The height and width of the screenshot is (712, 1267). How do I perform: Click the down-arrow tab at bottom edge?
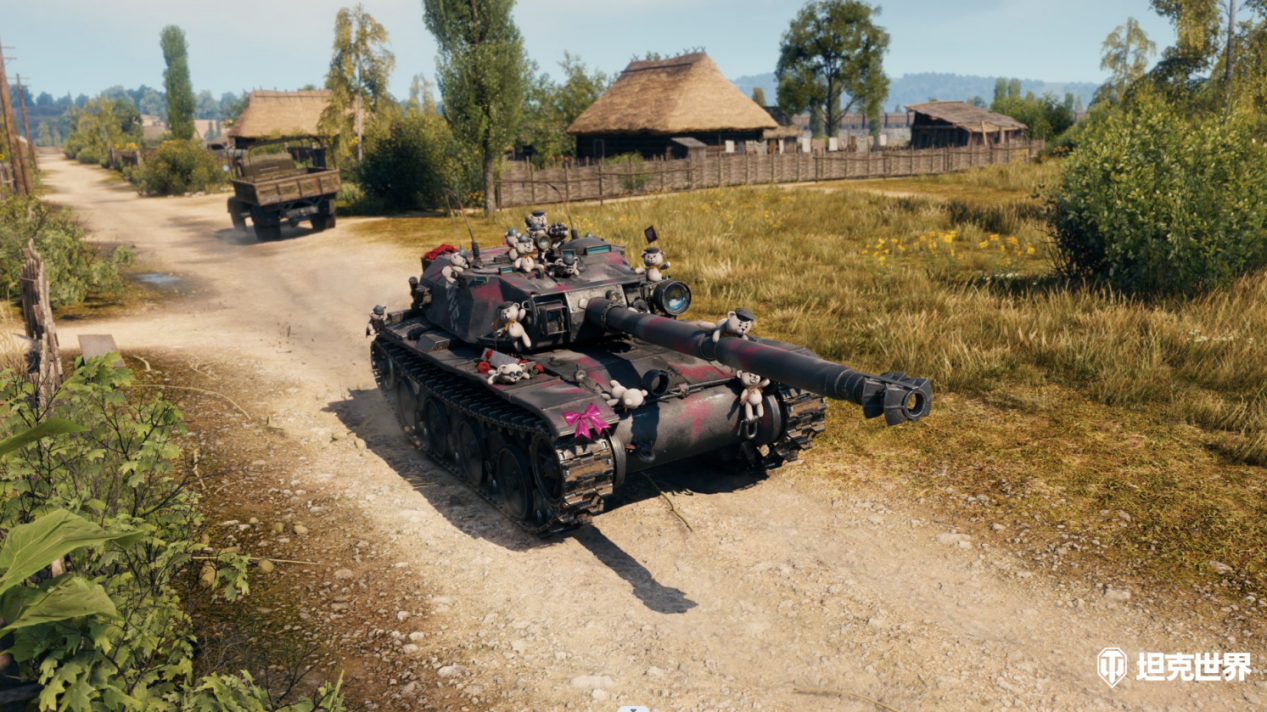633,707
